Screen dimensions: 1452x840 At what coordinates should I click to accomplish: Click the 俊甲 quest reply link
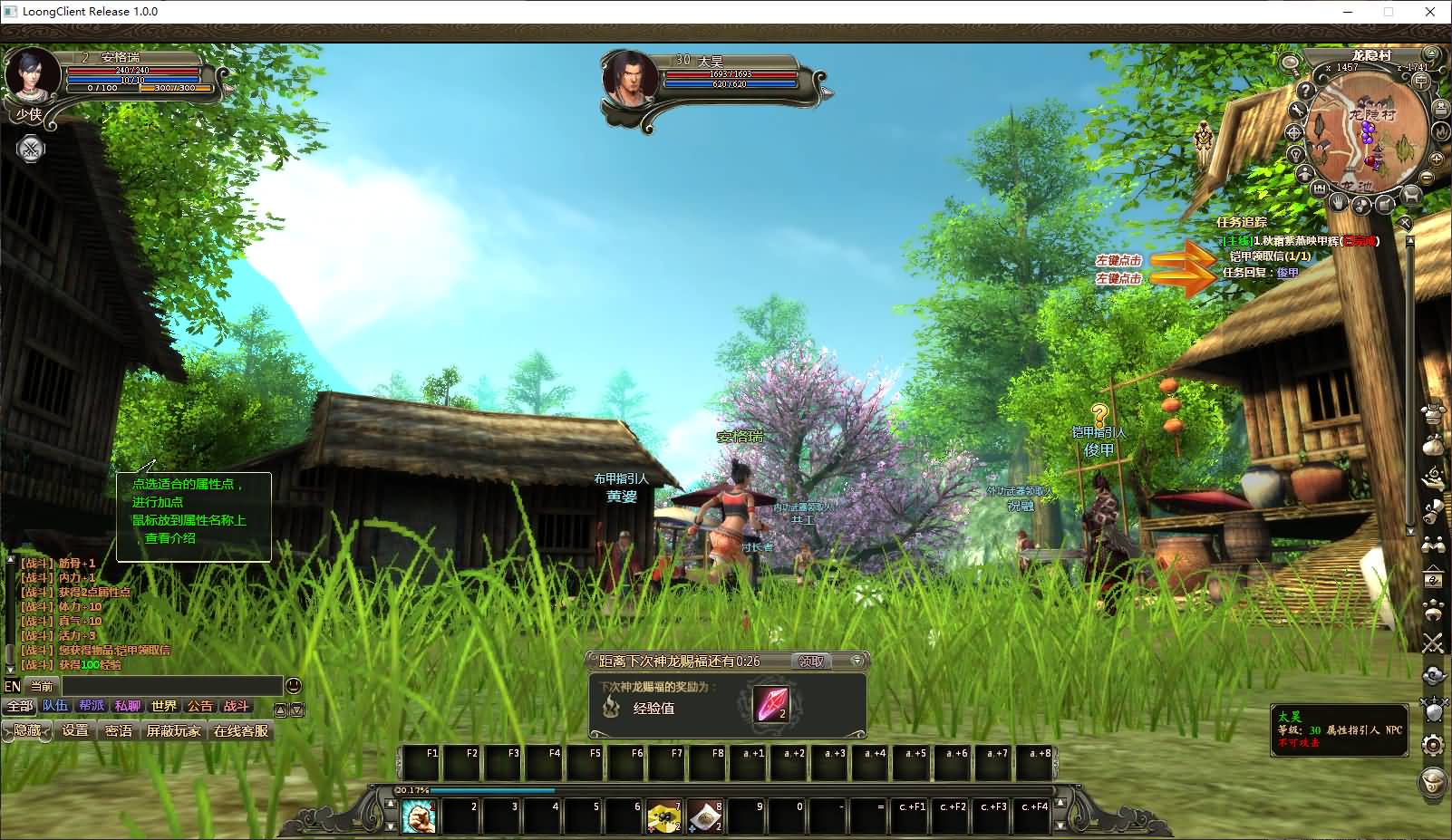[1287, 272]
